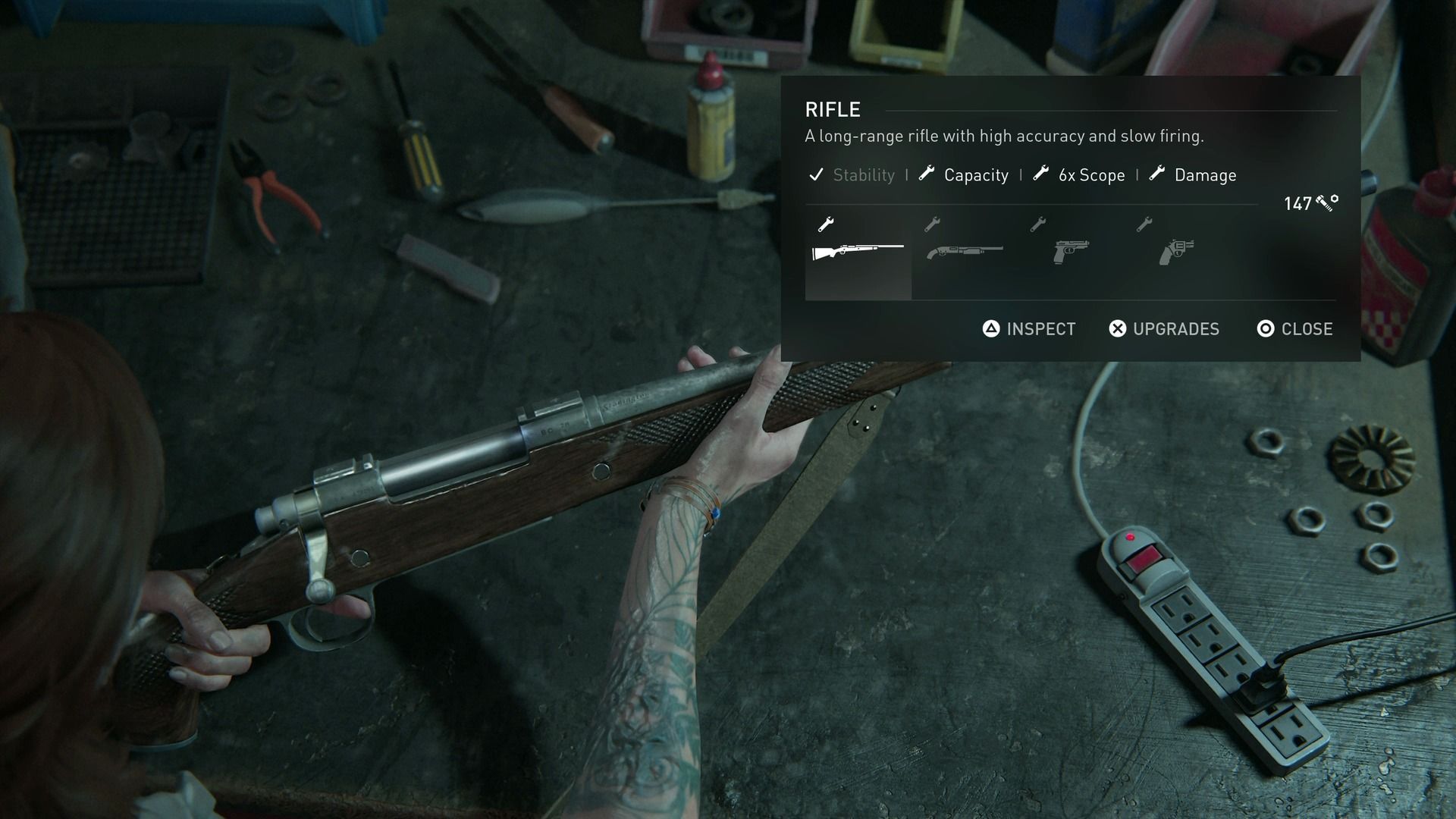Close the workbench menu
The image size is (1456, 819).
[x=1294, y=328]
